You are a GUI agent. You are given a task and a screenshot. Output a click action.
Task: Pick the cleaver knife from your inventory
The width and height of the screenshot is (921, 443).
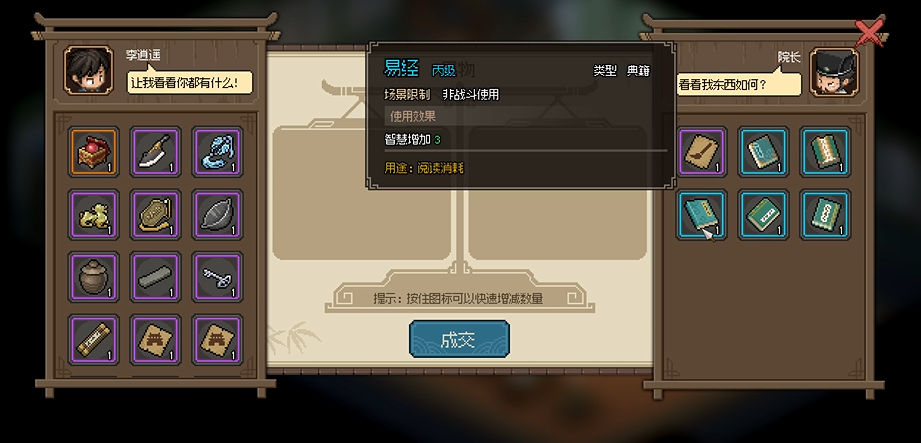pos(156,152)
